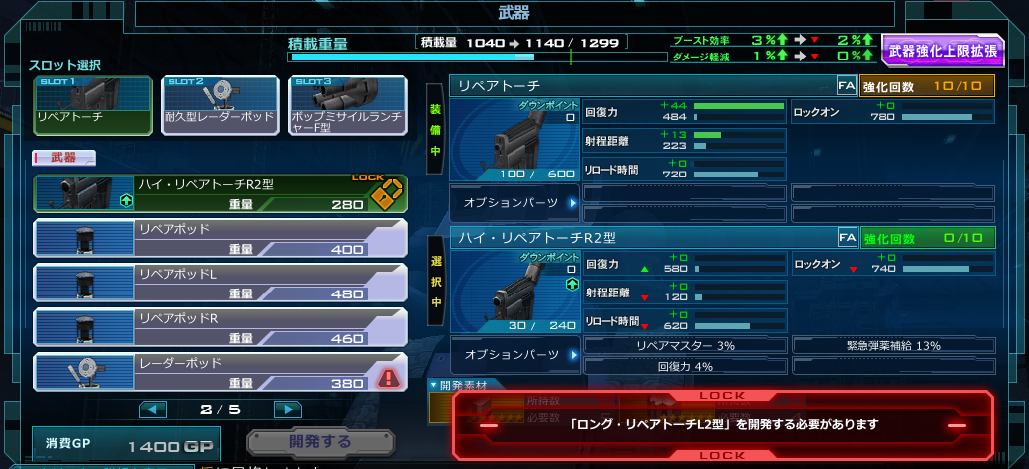Viewport: 1029px width, 469px height.
Task: Go to next weapon list page
Action: (x=288, y=409)
